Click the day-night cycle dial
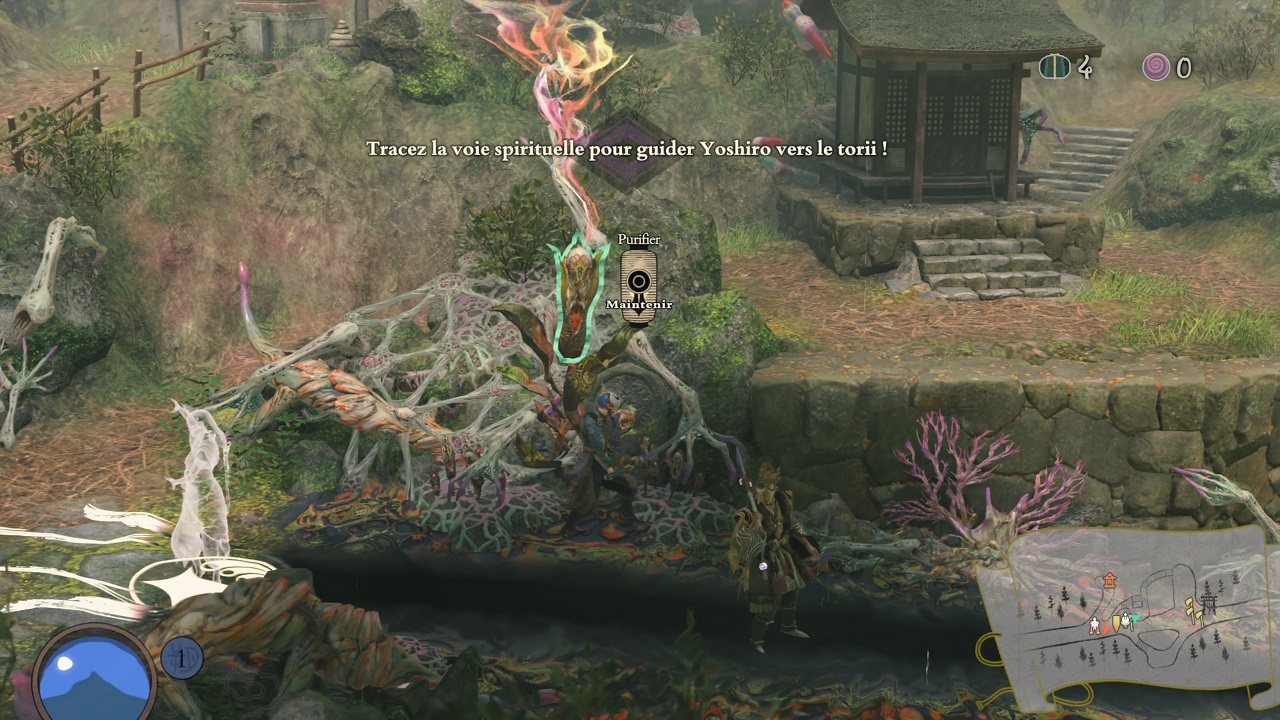Image resolution: width=1280 pixels, height=720 pixels. [95, 672]
